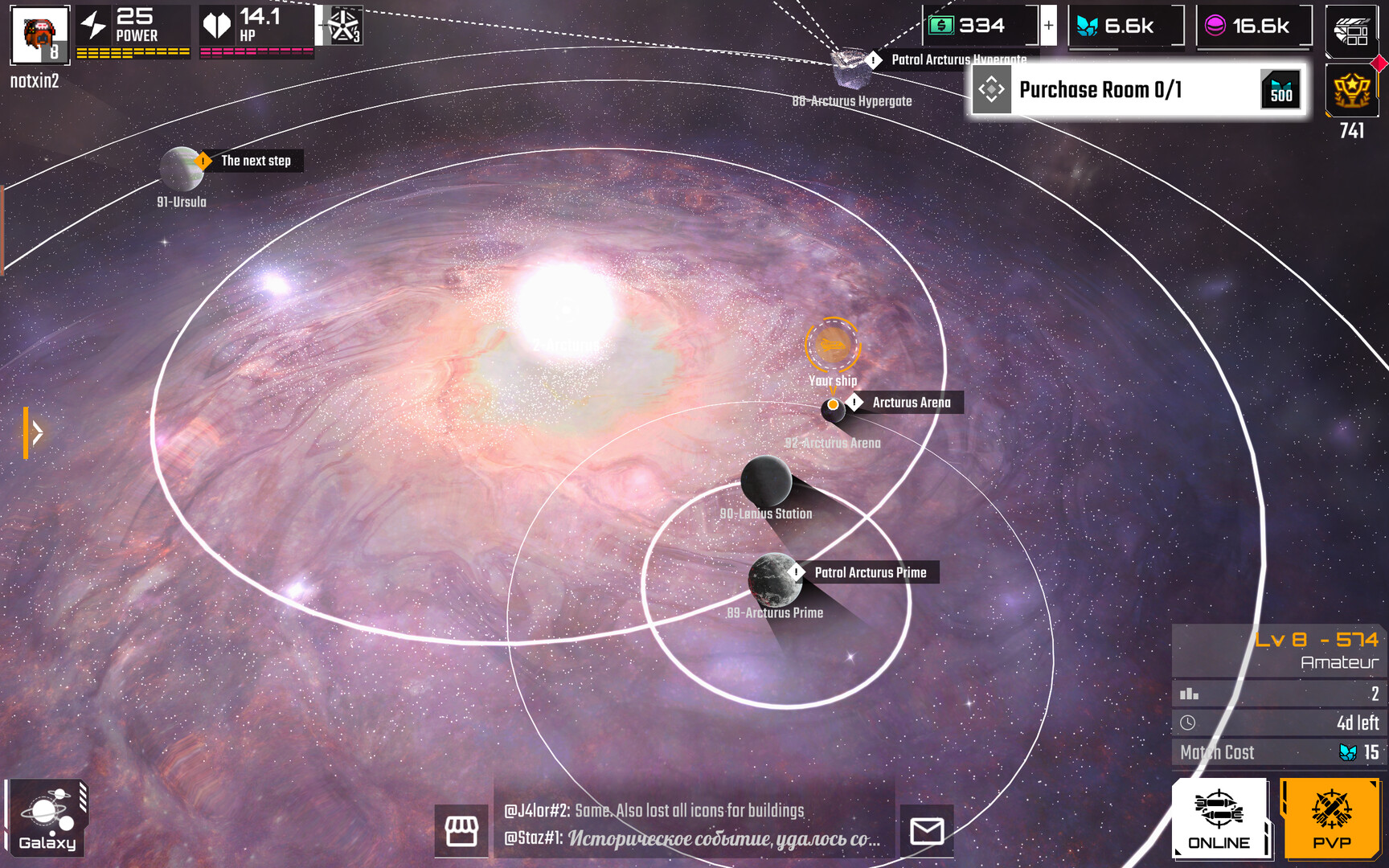Select the Arcturus Arena mission marker
The image size is (1389, 868).
(x=910, y=403)
